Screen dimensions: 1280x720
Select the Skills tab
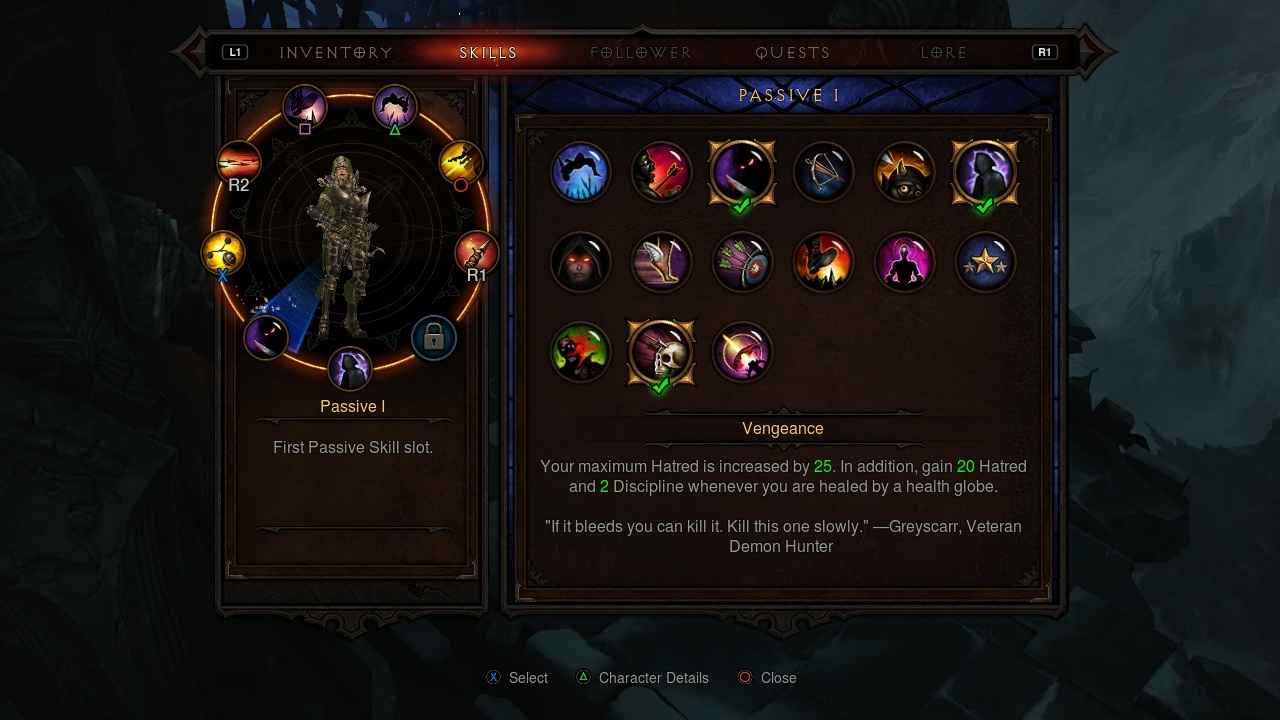coord(489,53)
